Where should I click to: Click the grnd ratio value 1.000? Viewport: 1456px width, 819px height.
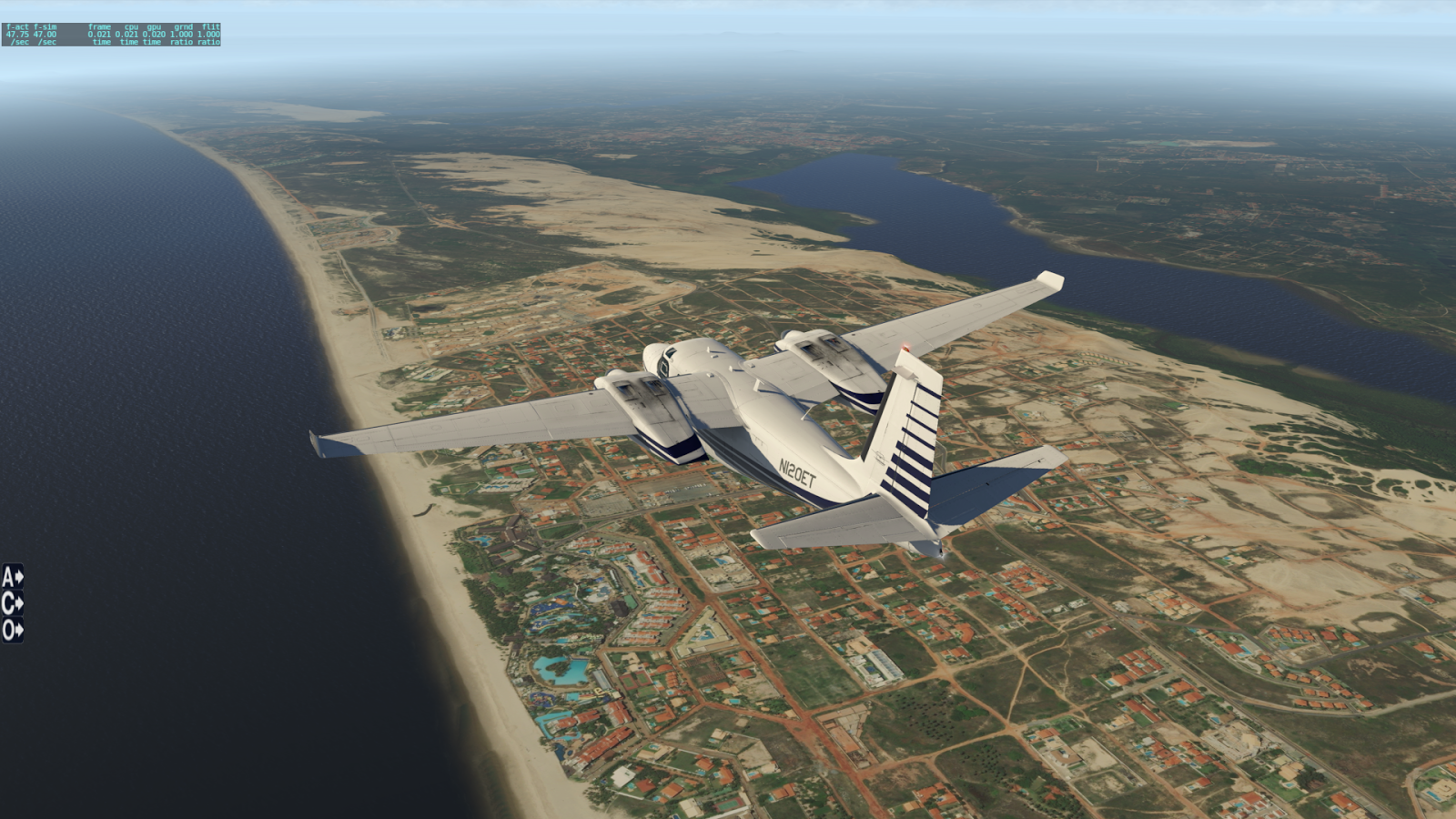click(184, 34)
